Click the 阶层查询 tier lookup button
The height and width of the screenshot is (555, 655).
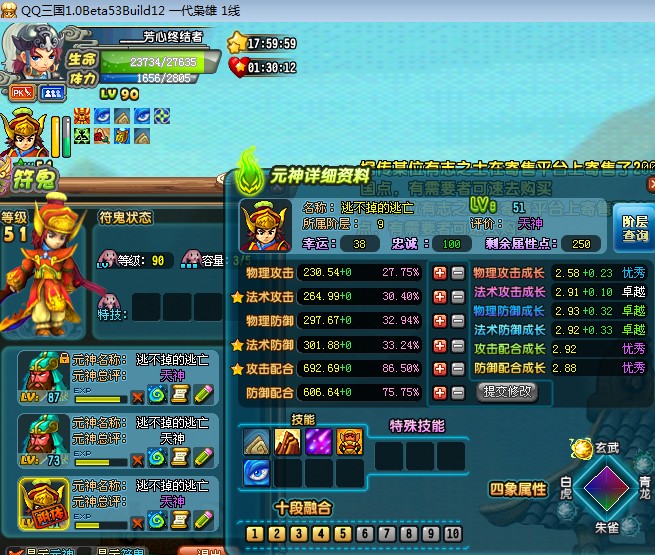pyautogui.click(x=633, y=227)
